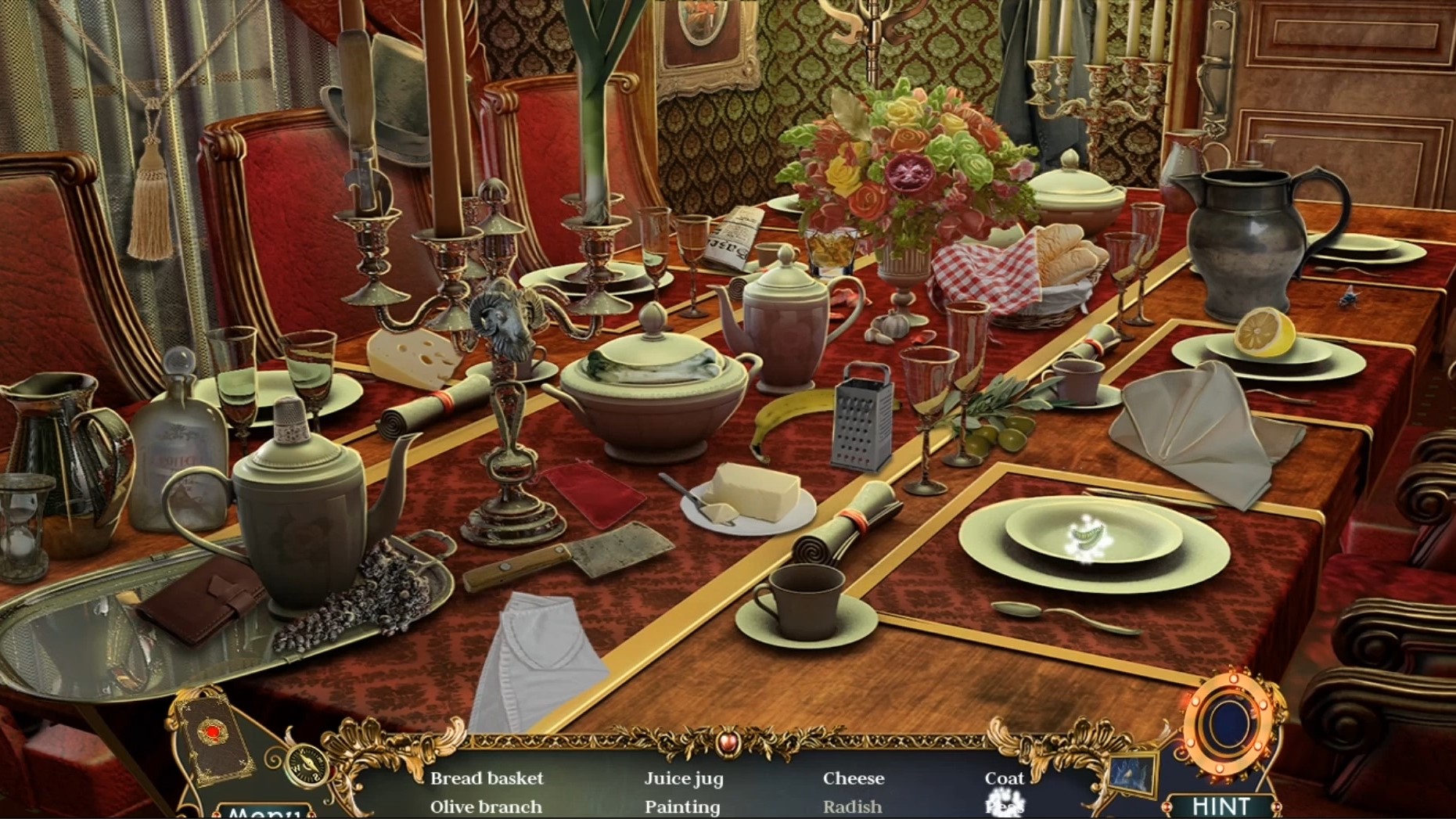Select 'Juice jug' in the word list
The image size is (1456, 819).
(683, 778)
